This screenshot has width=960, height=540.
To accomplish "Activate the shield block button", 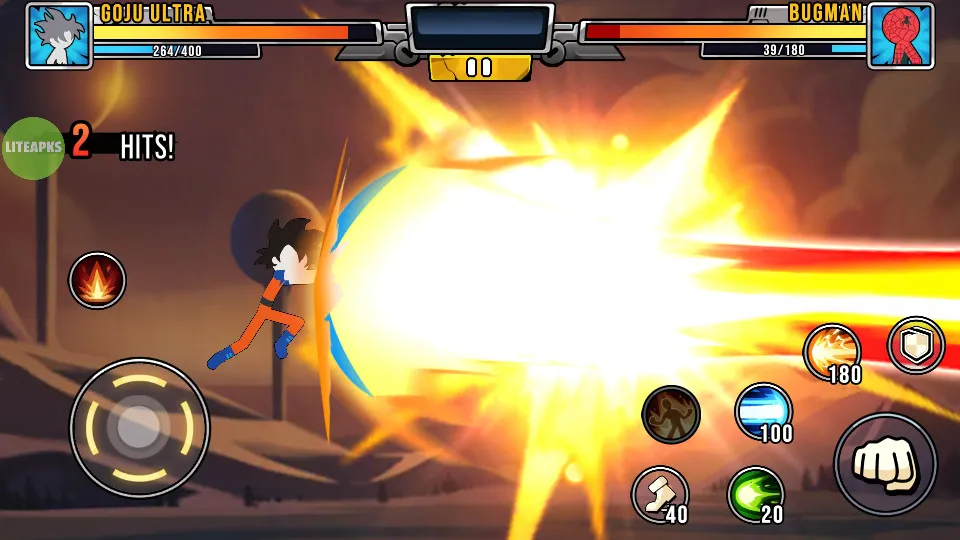I will (916, 345).
